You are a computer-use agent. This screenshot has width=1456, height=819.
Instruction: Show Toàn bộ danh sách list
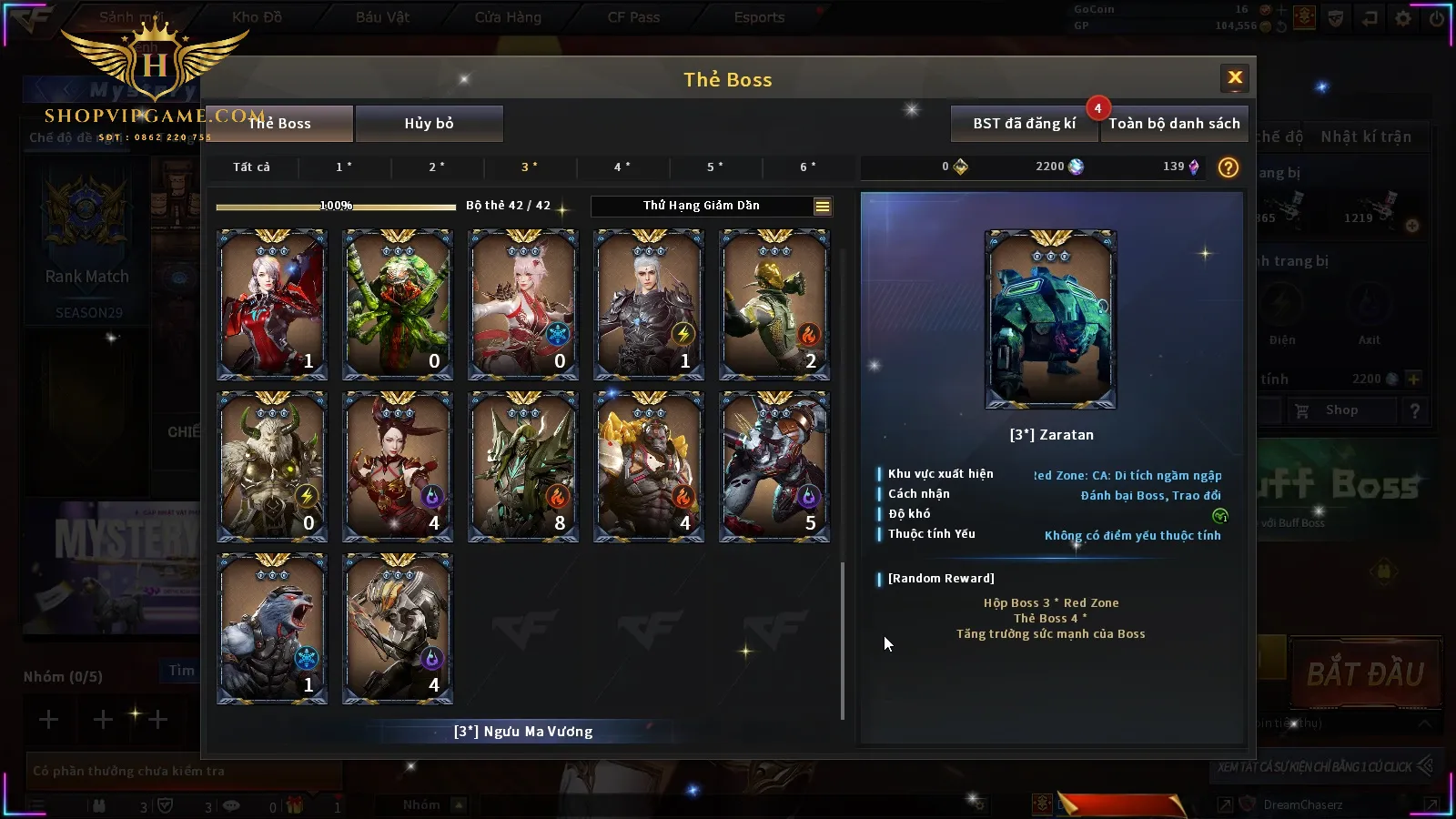coord(1174,124)
